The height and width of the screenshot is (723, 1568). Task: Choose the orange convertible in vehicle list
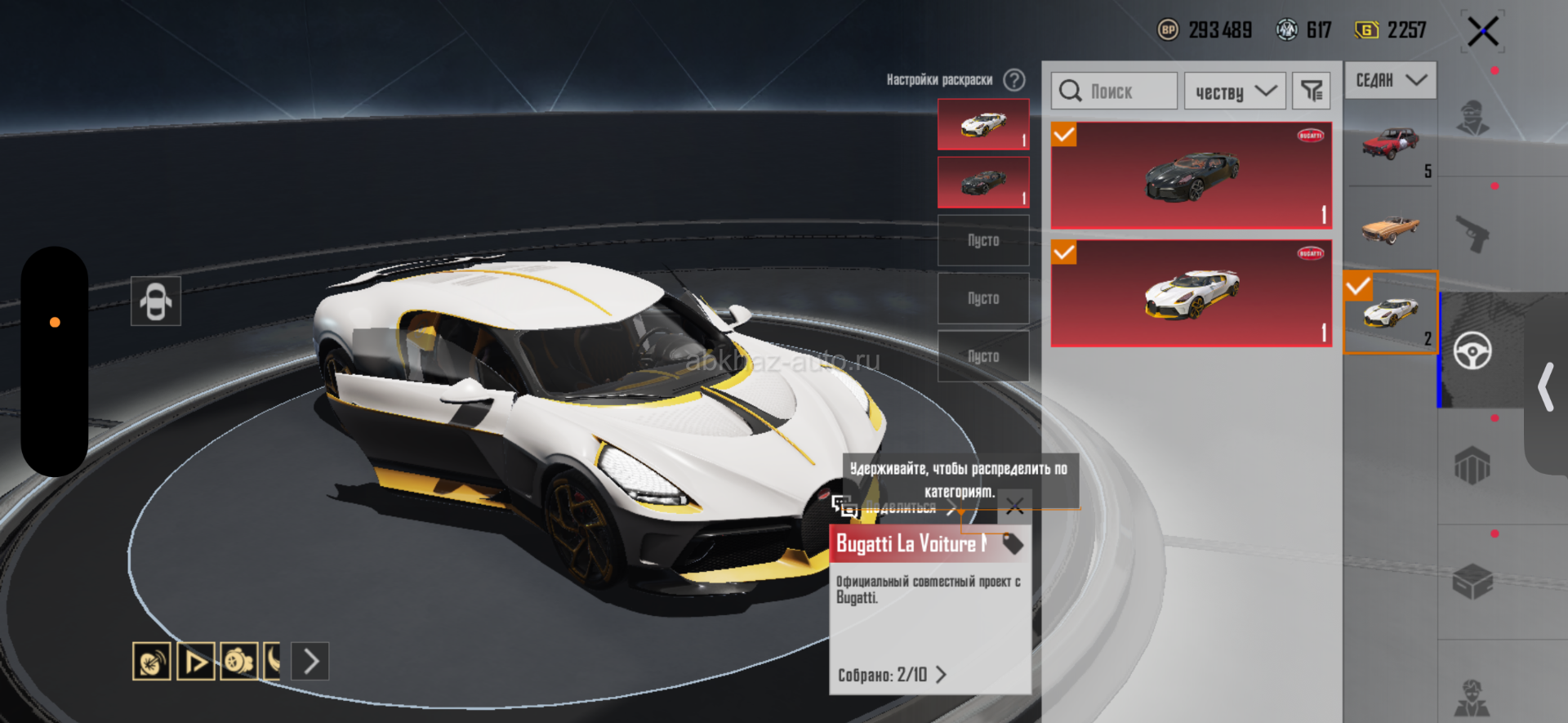pos(1390,229)
